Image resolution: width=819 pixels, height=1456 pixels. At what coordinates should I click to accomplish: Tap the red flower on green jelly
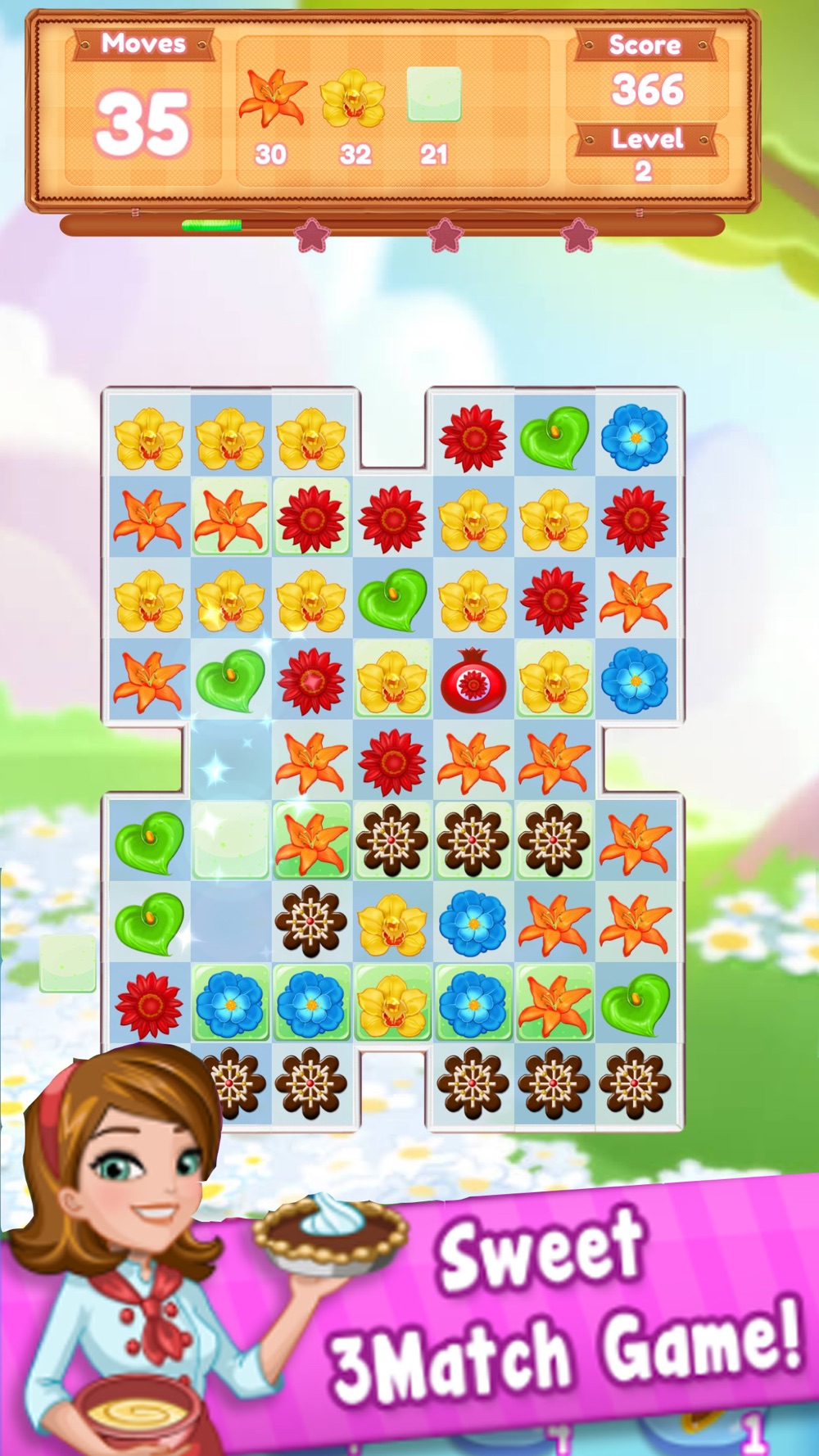coord(311,519)
